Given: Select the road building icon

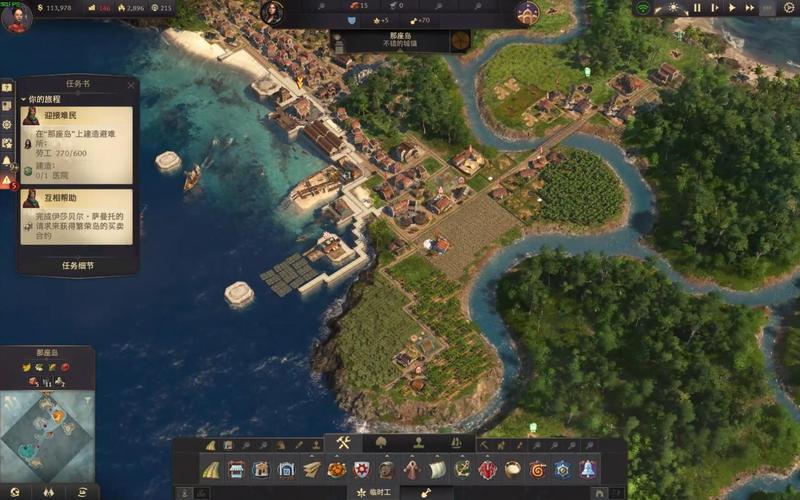Looking at the screenshot, I should [x=211, y=469].
